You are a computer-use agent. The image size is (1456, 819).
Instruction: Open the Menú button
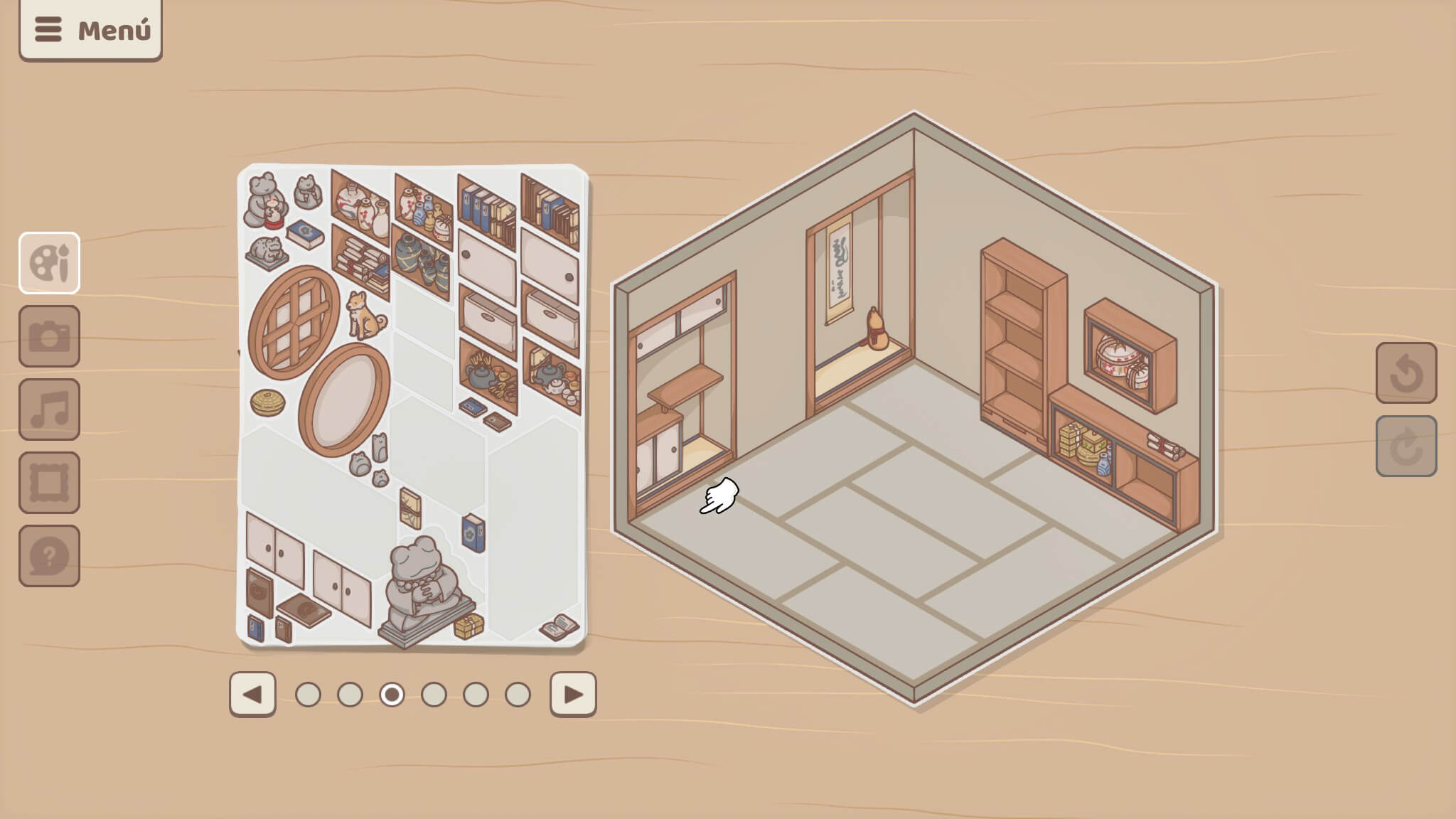click(x=90, y=30)
